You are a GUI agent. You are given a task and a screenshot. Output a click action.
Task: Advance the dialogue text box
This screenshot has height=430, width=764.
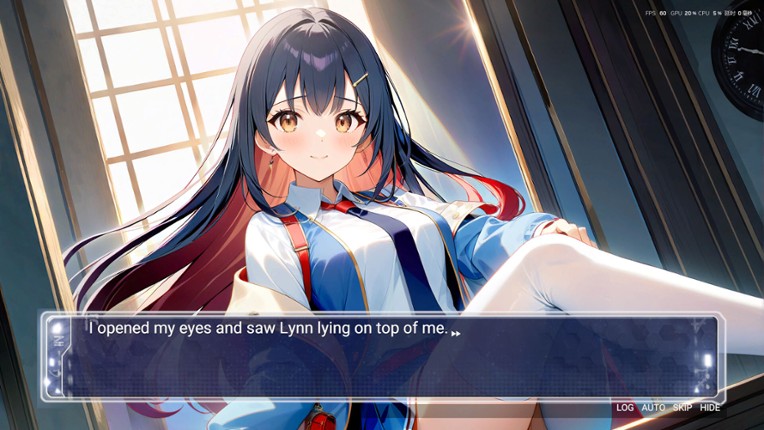coord(380,358)
